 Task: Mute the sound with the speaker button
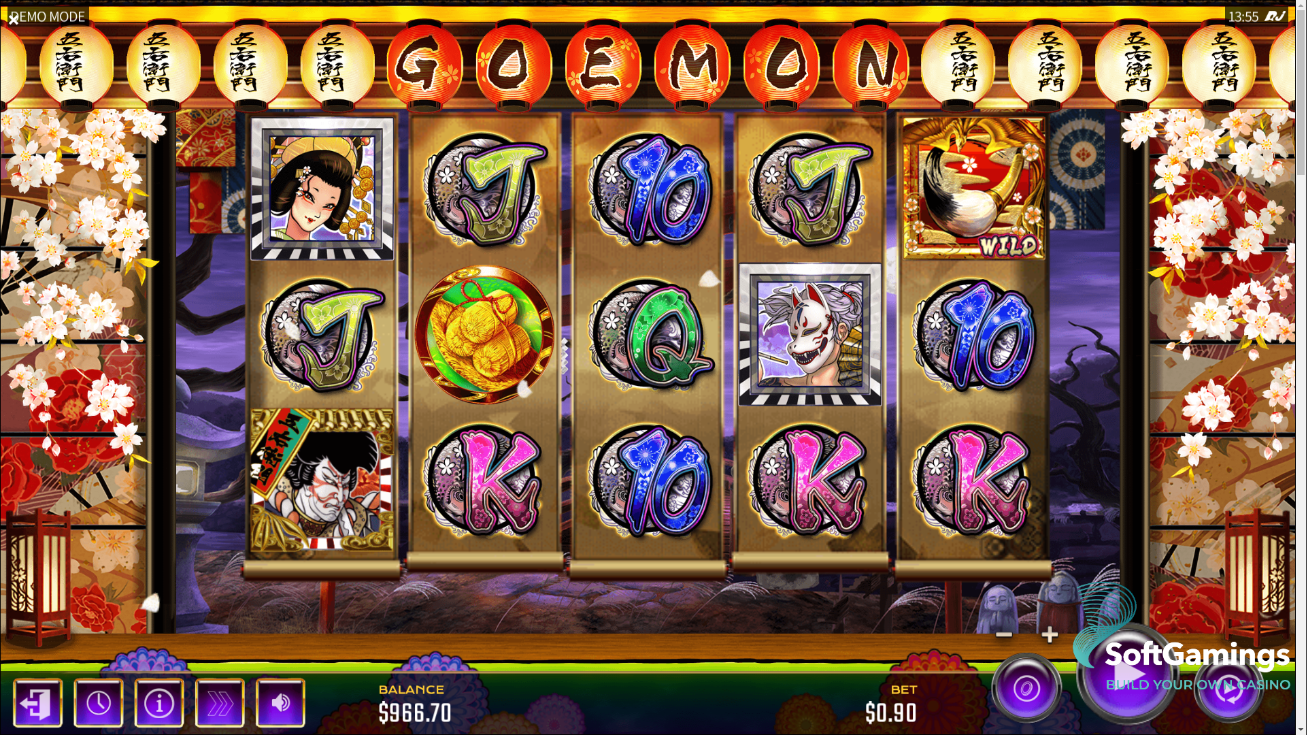(x=281, y=703)
